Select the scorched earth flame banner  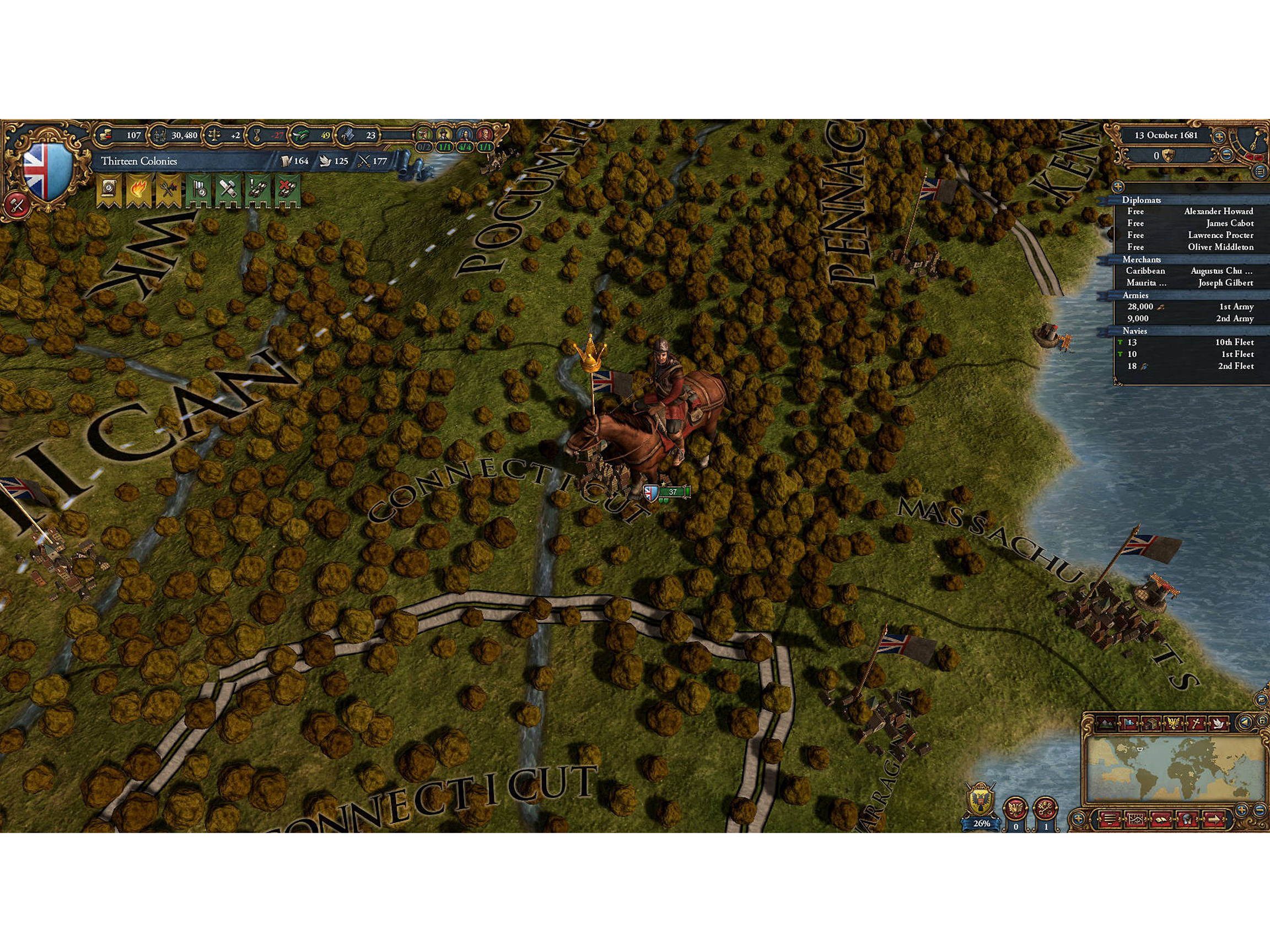click(x=138, y=187)
